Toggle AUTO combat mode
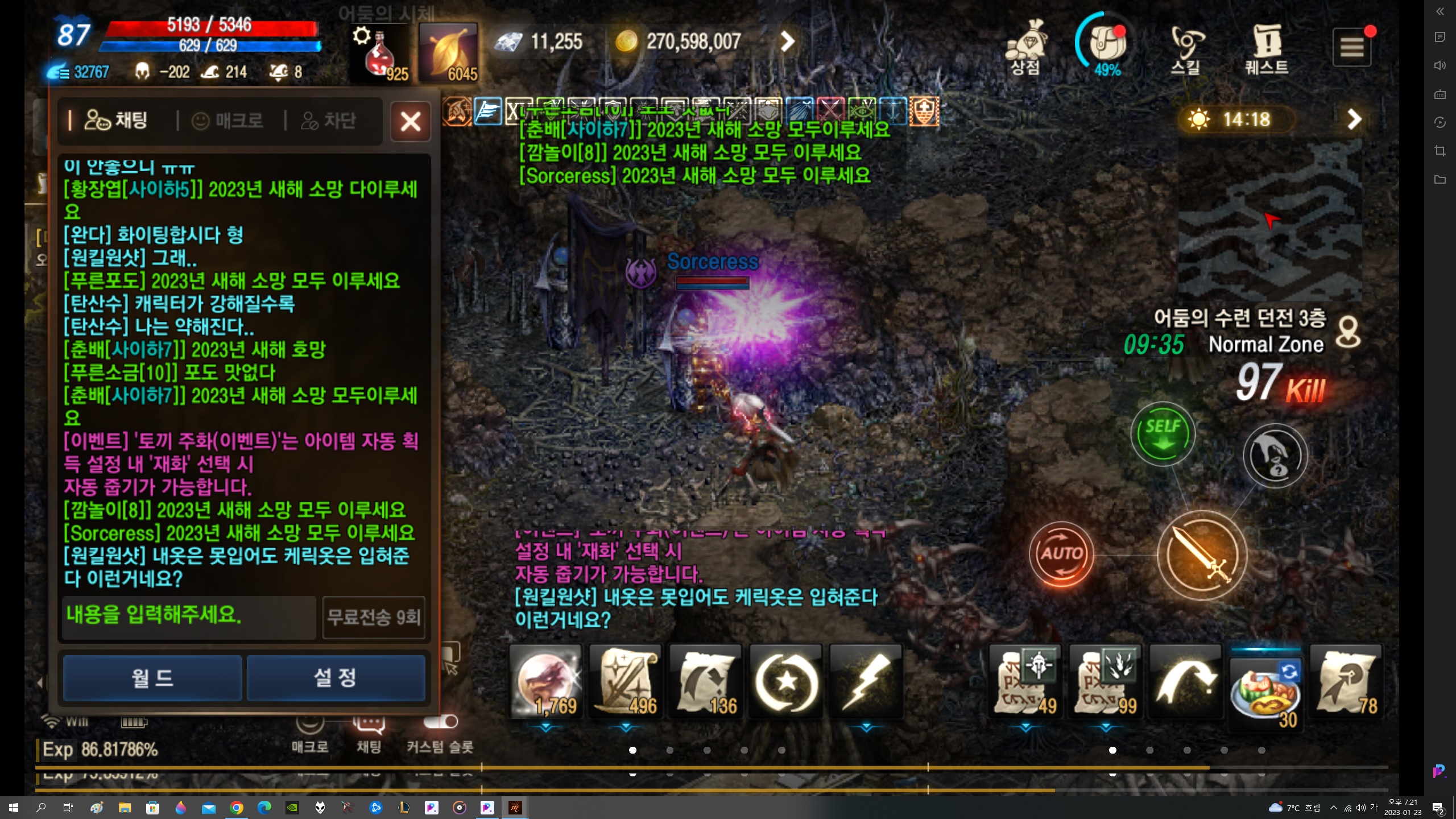The width and height of the screenshot is (1456, 819). (x=1061, y=553)
